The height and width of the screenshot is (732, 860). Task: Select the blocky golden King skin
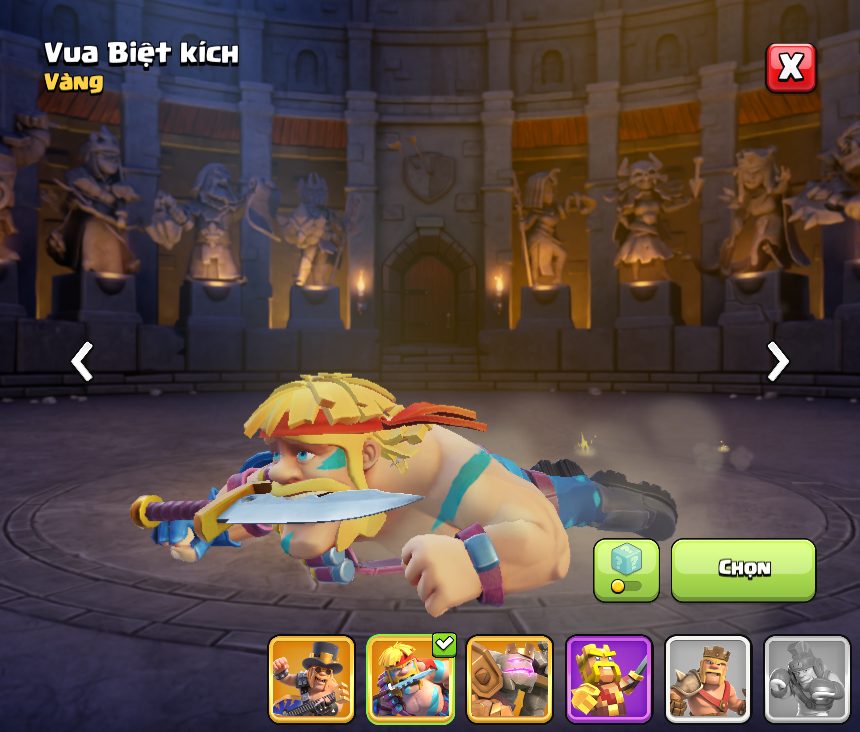click(608, 679)
